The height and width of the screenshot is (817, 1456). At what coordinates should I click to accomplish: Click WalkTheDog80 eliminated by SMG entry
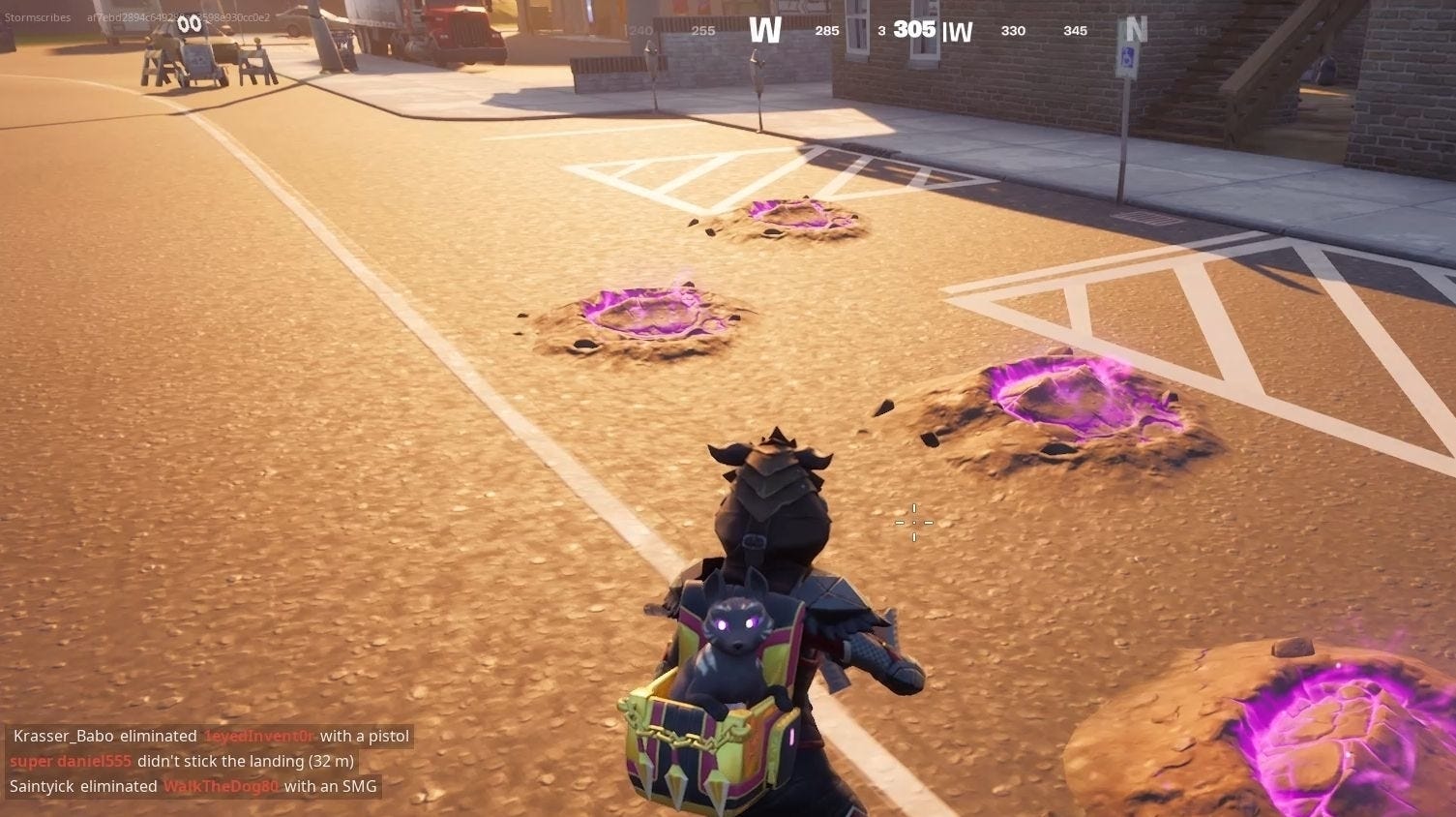(x=221, y=786)
